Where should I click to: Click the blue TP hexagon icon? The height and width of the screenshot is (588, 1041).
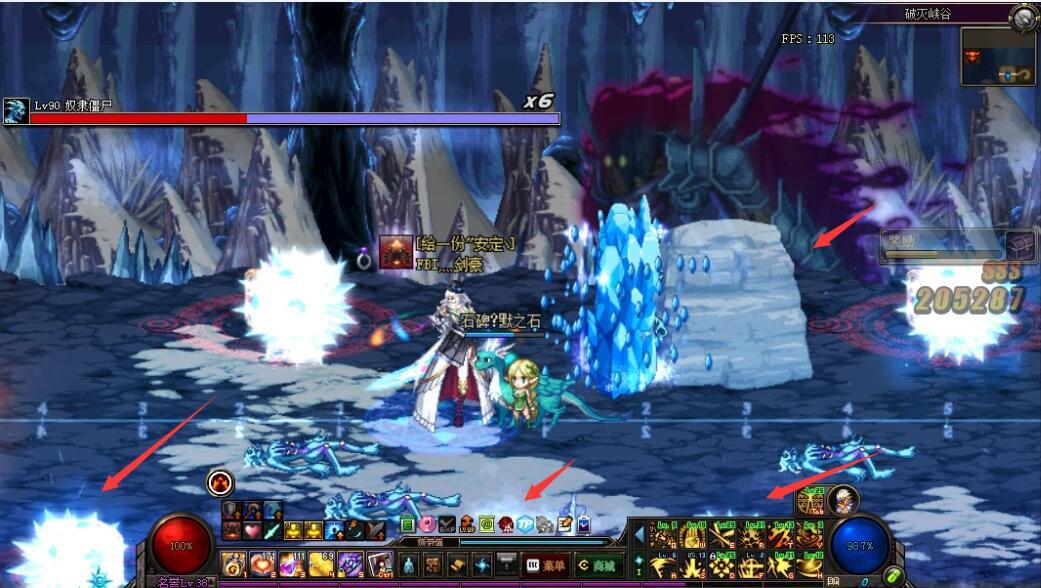click(525, 524)
